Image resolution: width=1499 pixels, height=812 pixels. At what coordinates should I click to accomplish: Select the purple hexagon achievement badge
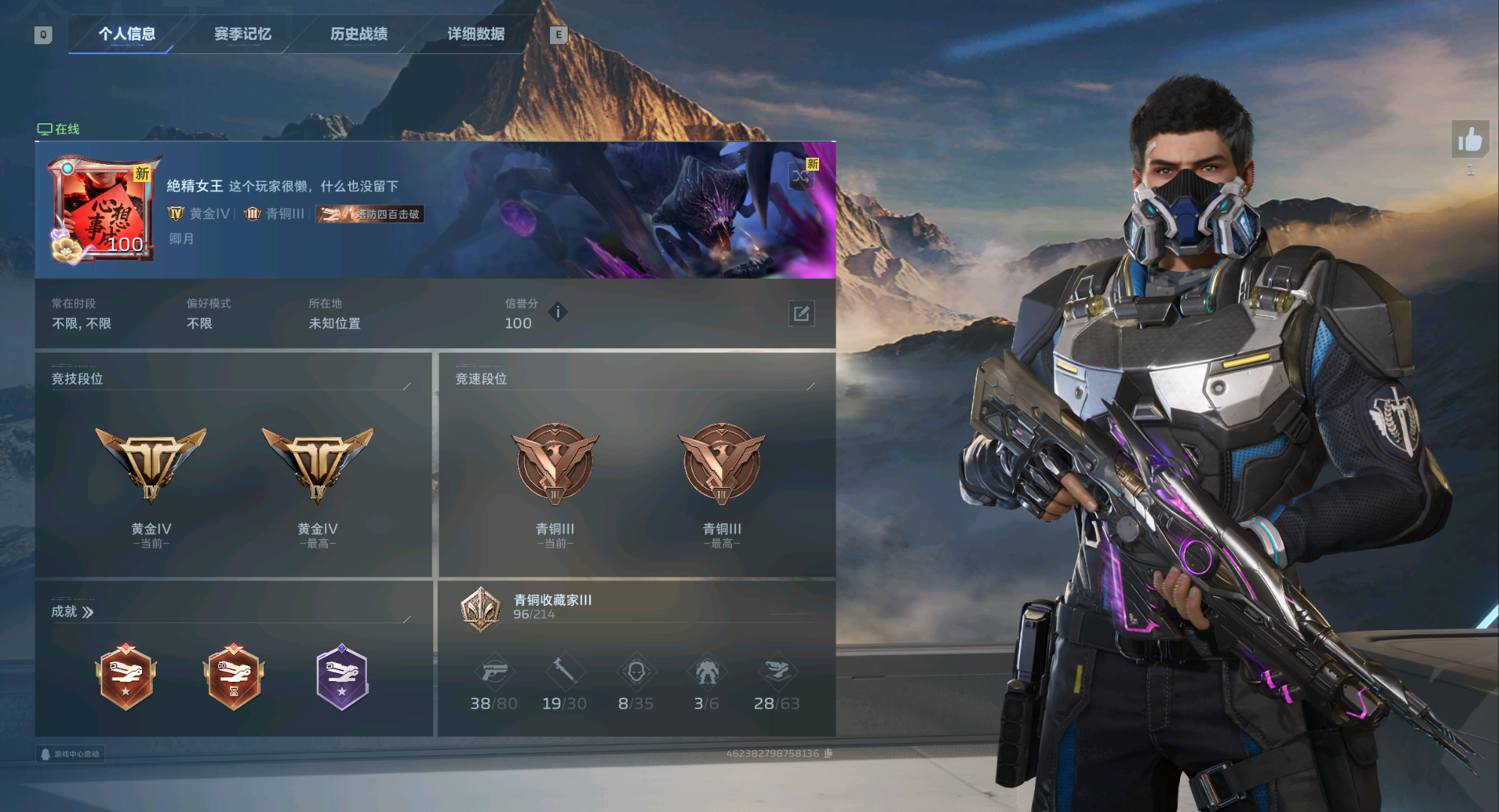[x=341, y=677]
